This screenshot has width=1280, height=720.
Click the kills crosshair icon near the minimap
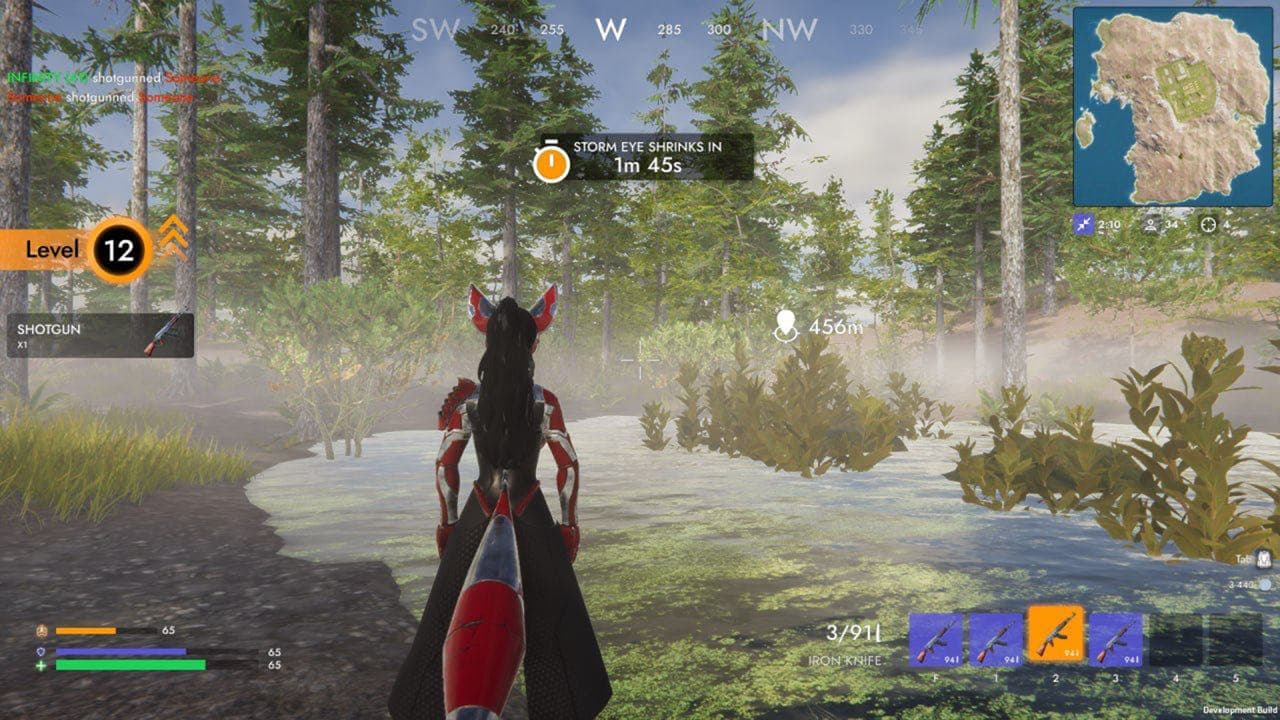[x=1208, y=225]
